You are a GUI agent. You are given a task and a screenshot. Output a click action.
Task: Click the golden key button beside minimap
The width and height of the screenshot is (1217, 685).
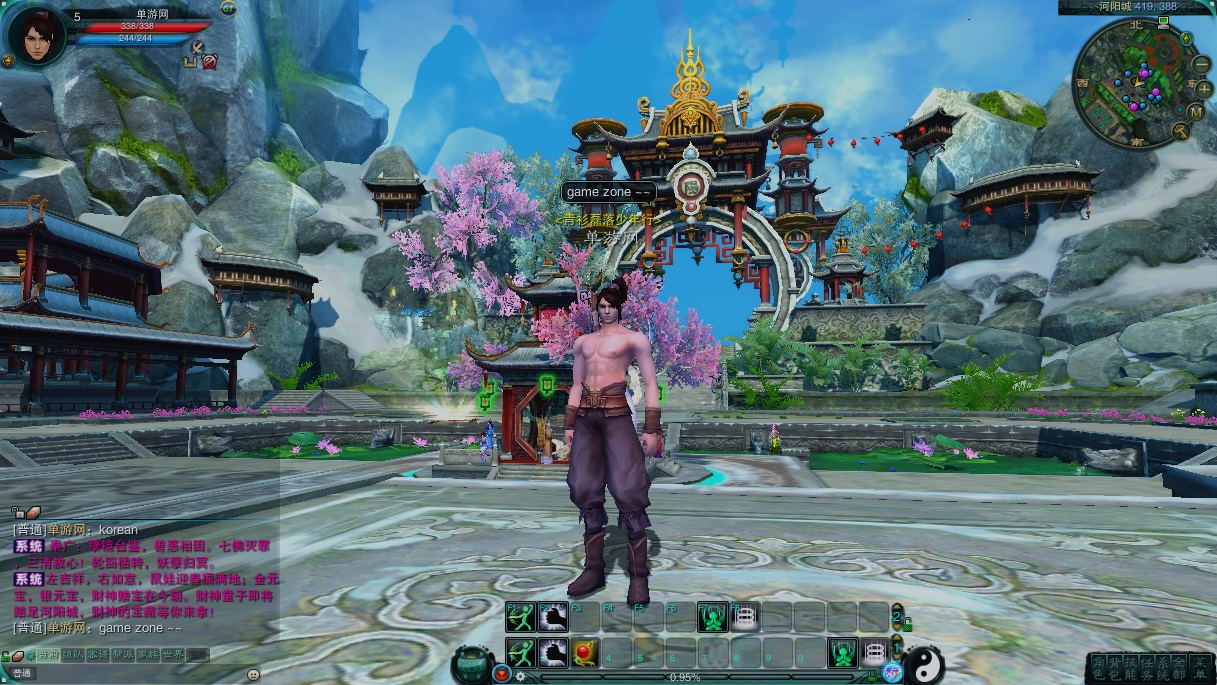(x=1180, y=131)
